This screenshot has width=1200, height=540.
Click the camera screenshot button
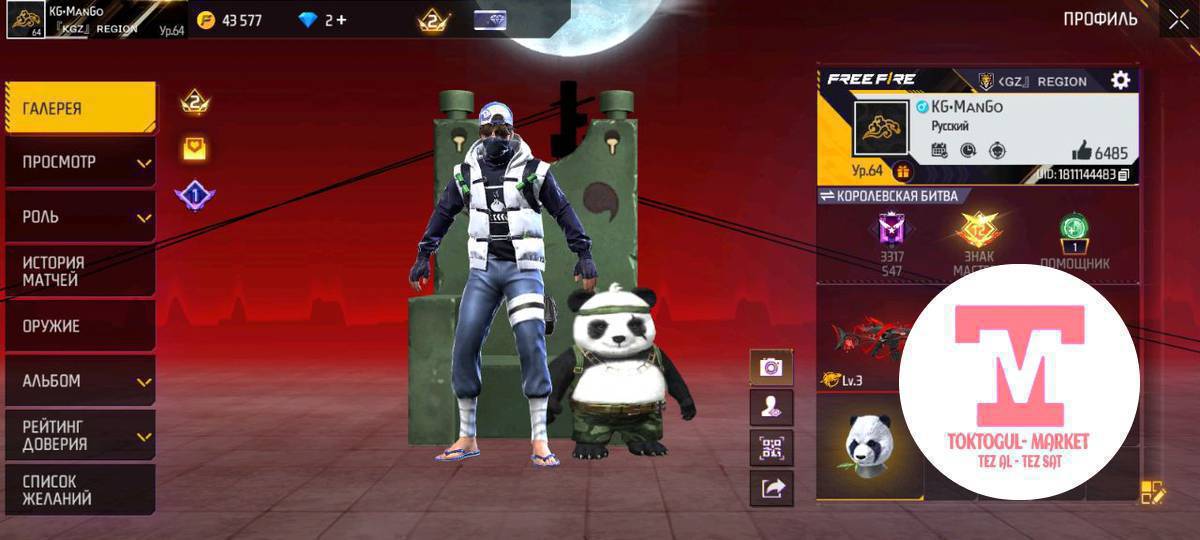[771, 367]
